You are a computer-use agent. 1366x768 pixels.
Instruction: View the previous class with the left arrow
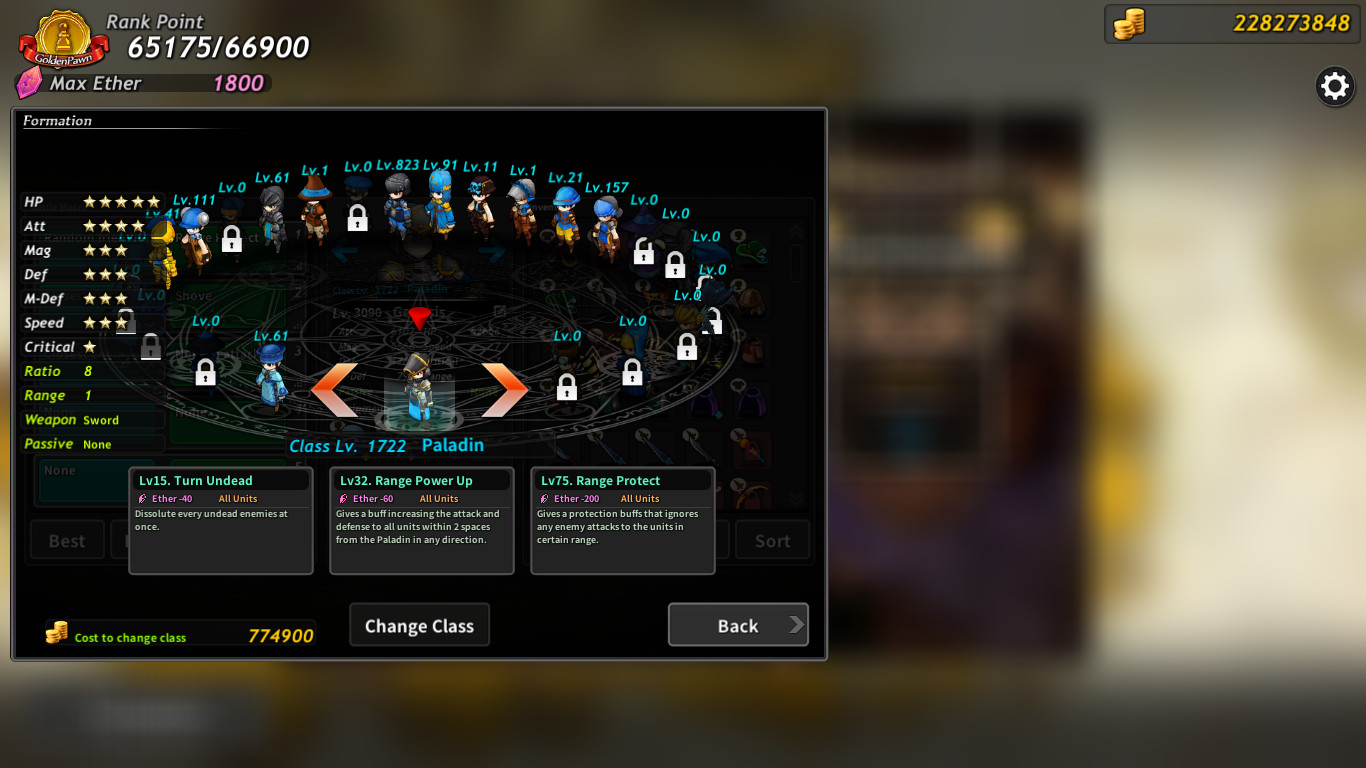[335, 387]
